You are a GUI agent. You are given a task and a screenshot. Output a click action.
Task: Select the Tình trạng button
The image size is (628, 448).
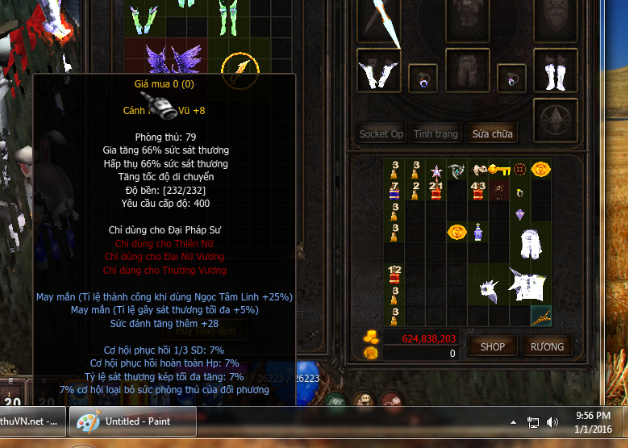click(x=435, y=133)
